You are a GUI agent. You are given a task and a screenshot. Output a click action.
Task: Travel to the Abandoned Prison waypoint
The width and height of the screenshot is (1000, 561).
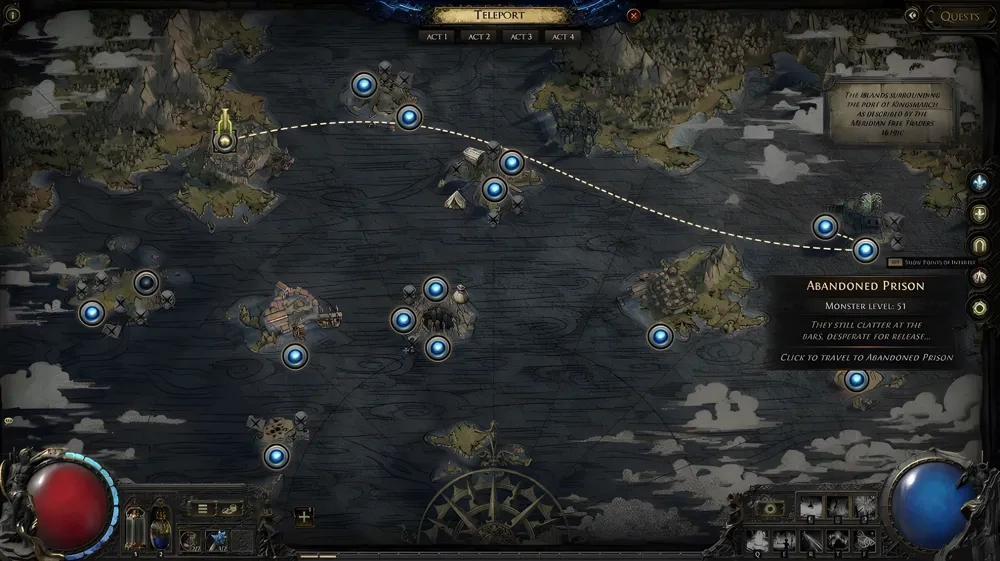pos(866,250)
